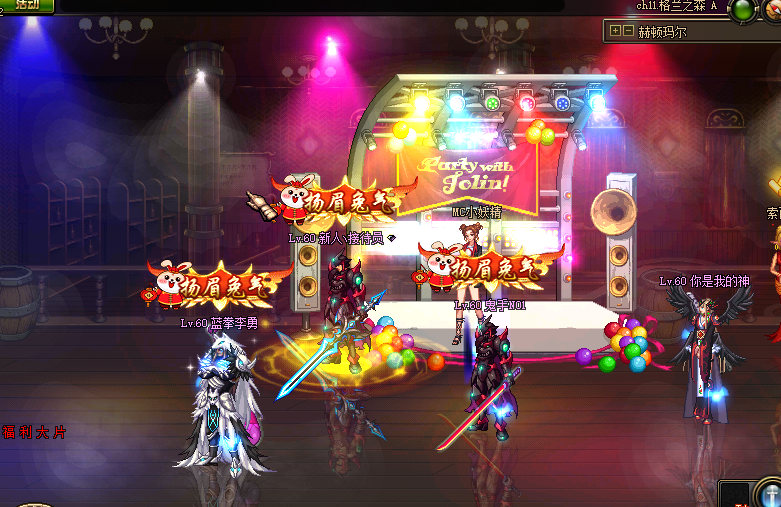
Task: Open the 福利大片 link
Action: pos(34,432)
